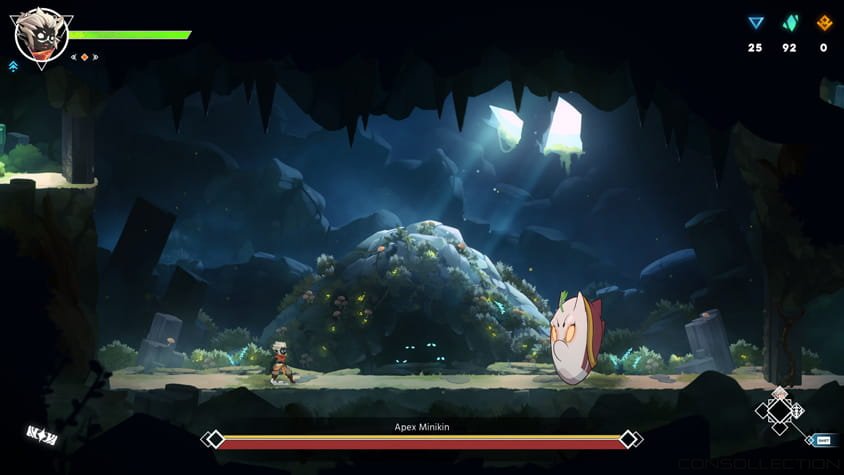Select the orange diamond item indicator below health
The height and width of the screenshot is (475, 844).
pos(84,57)
